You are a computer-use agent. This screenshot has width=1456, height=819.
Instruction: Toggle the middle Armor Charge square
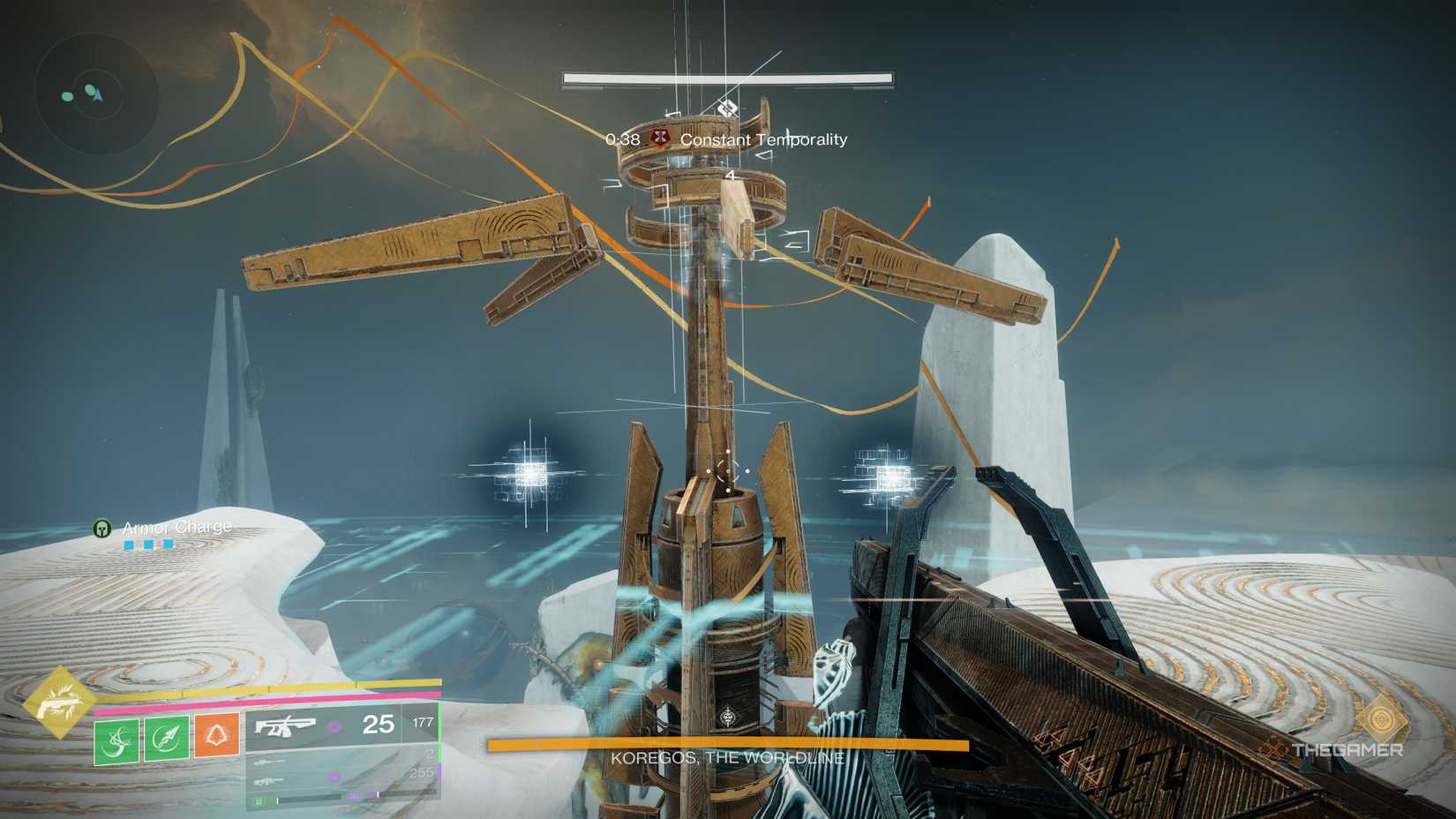[x=147, y=545]
